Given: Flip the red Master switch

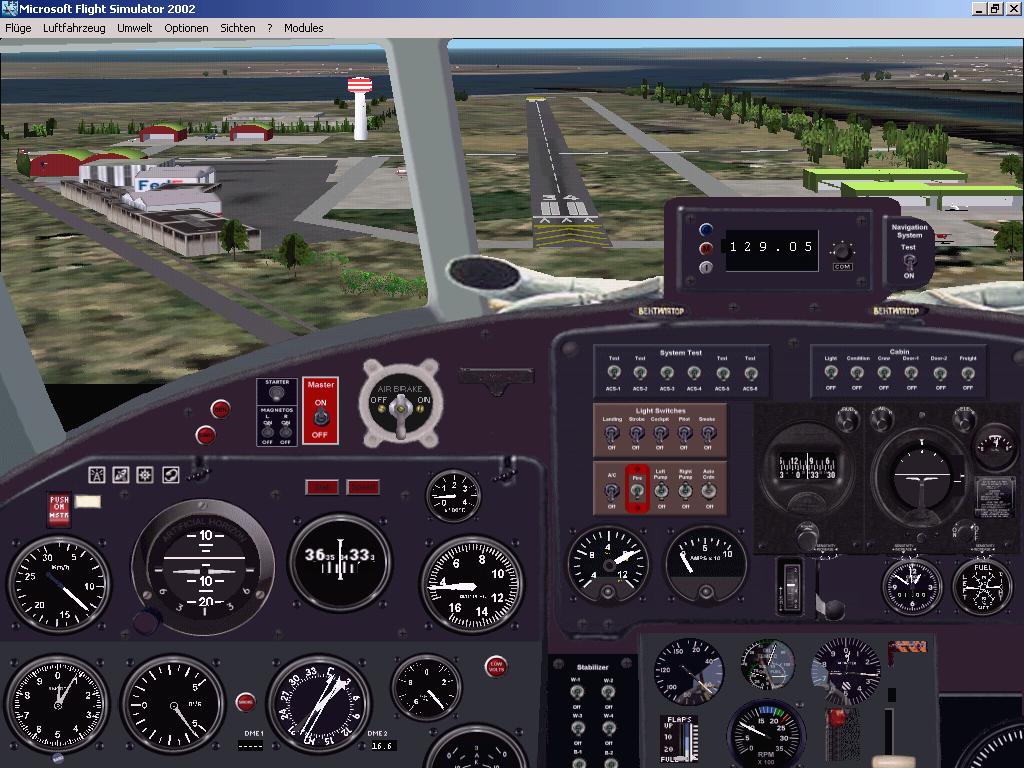Looking at the screenshot, I should tap(321, 418).
